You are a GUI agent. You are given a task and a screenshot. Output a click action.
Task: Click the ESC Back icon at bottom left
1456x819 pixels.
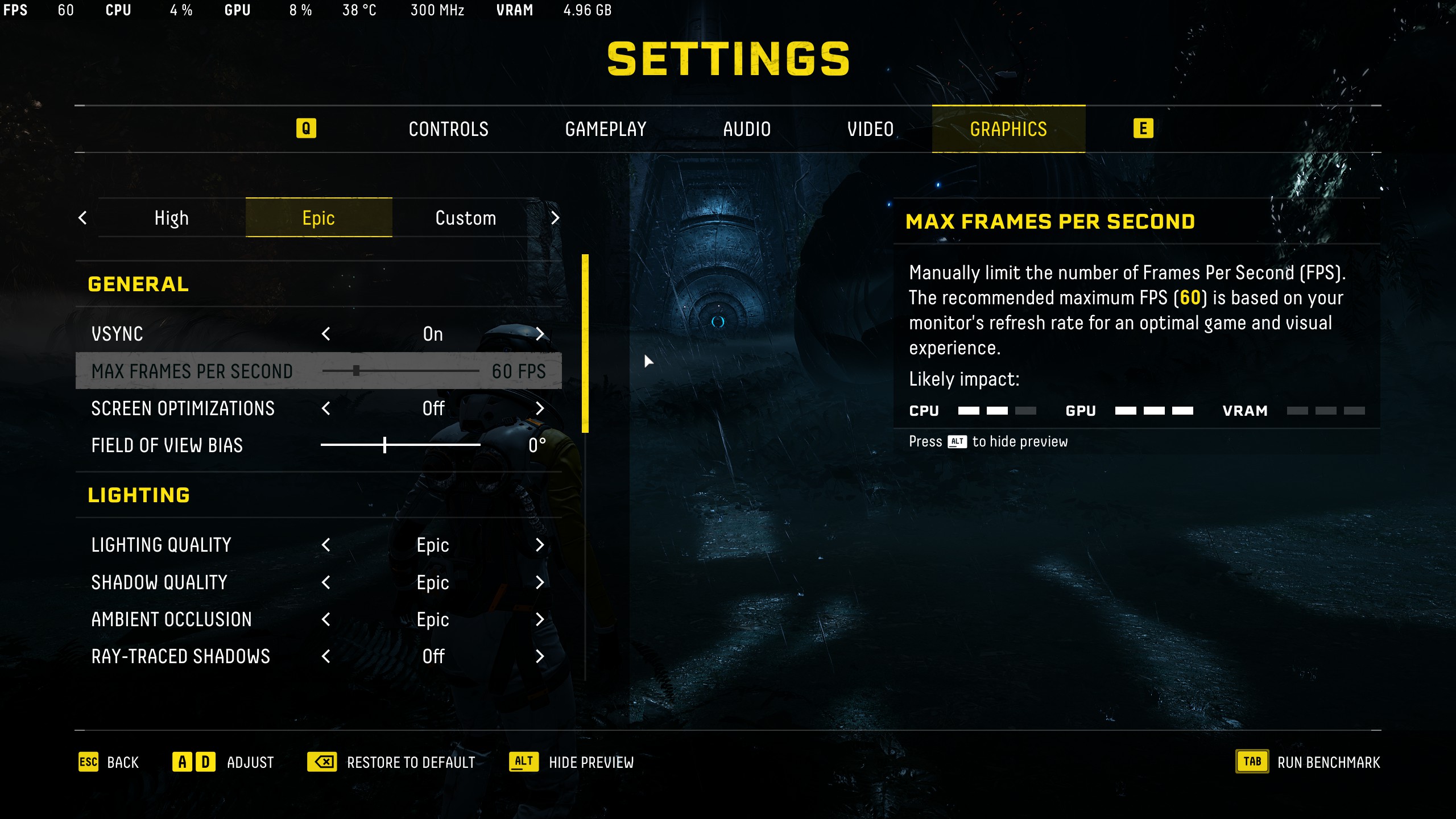88,762
